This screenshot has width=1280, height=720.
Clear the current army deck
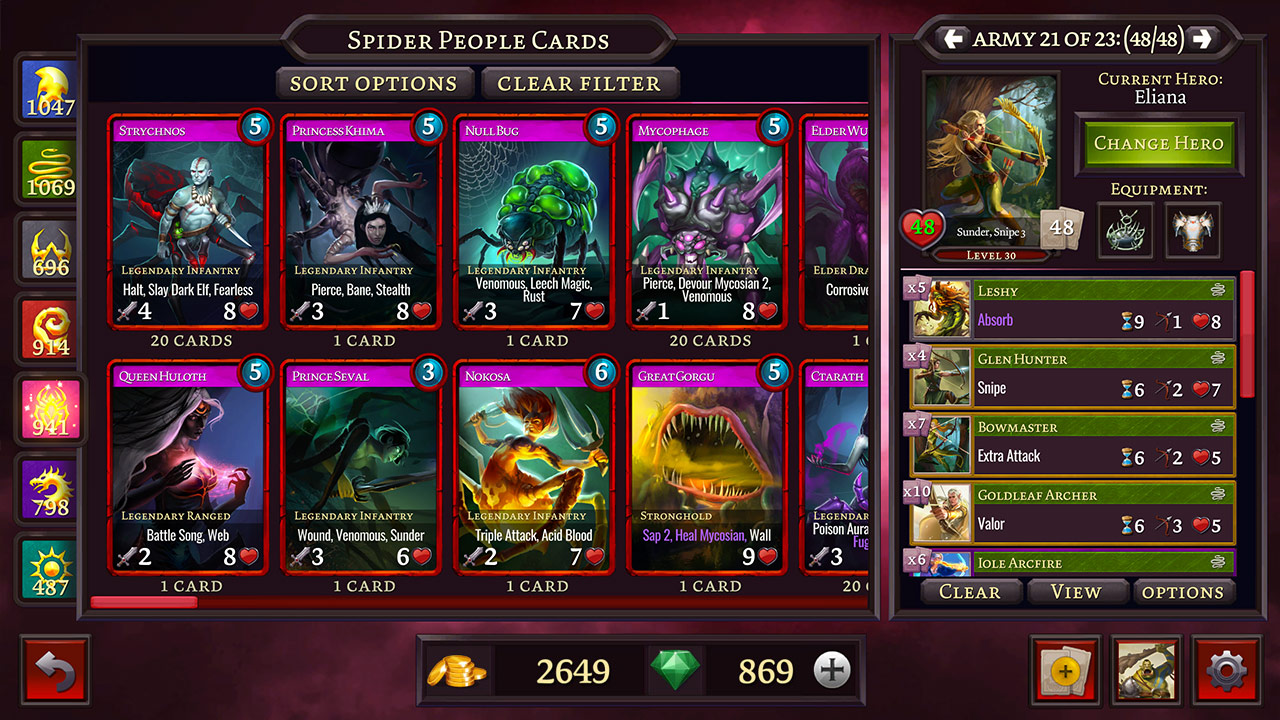pos(969,592)
